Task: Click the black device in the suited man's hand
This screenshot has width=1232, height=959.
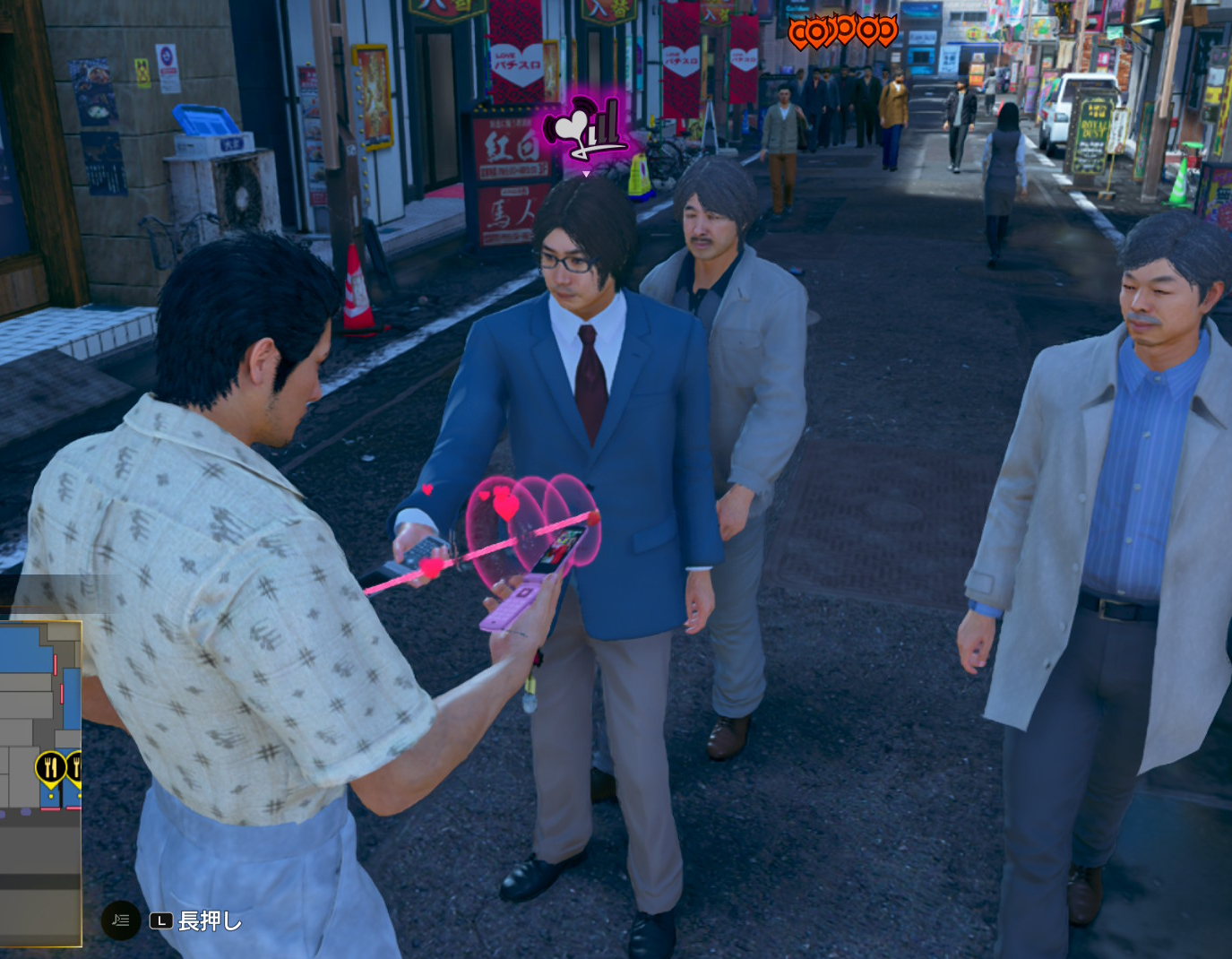Action: 423,552
